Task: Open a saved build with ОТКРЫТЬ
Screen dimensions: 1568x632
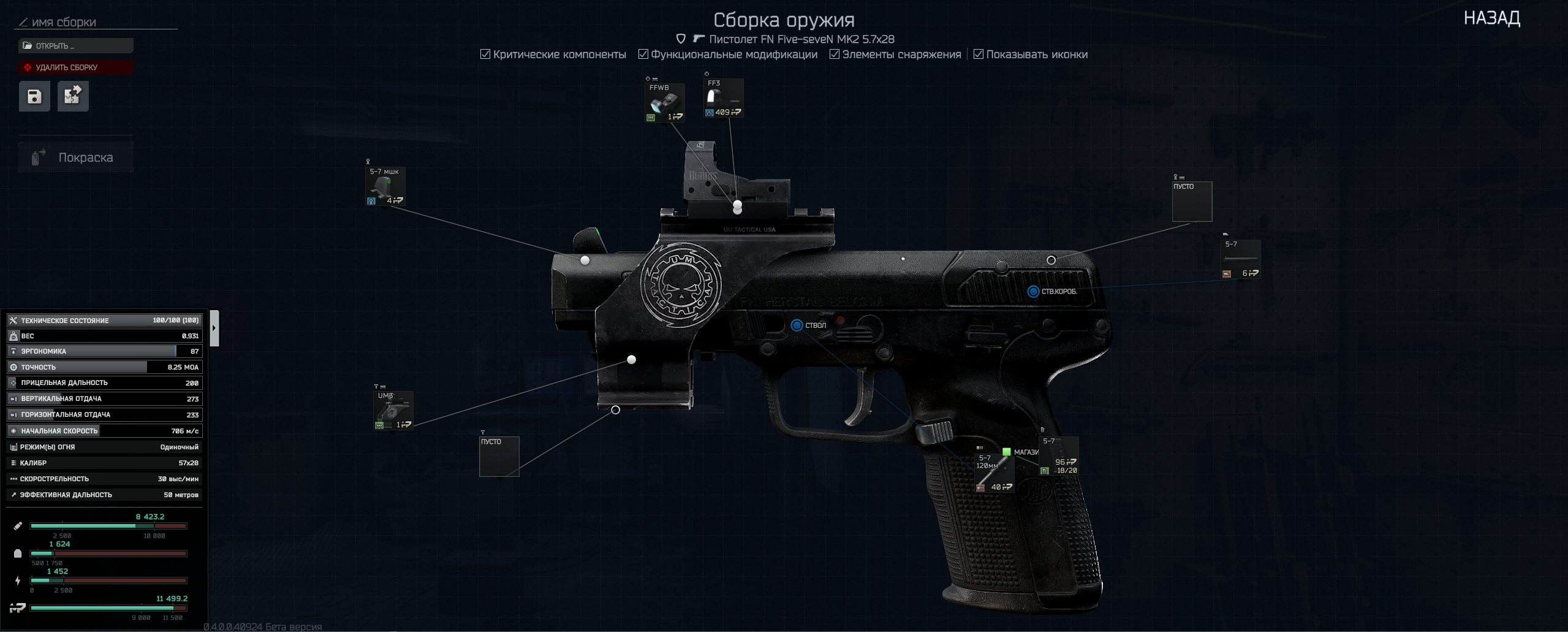Action: coord(75,46)
